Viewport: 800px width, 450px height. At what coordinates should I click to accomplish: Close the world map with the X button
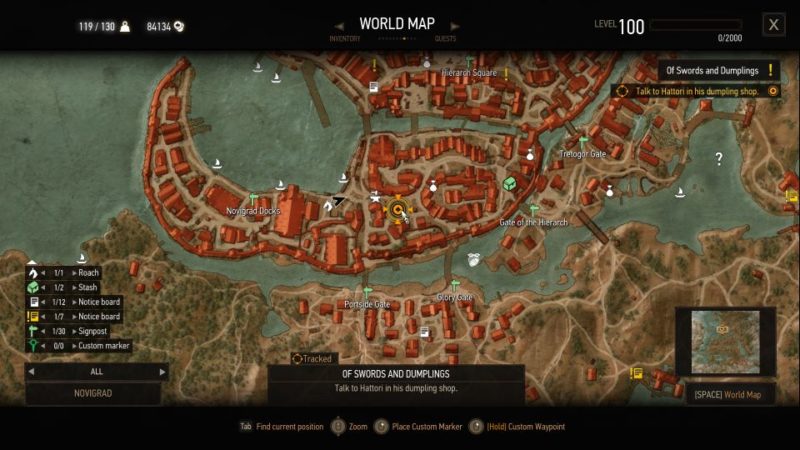773,25
